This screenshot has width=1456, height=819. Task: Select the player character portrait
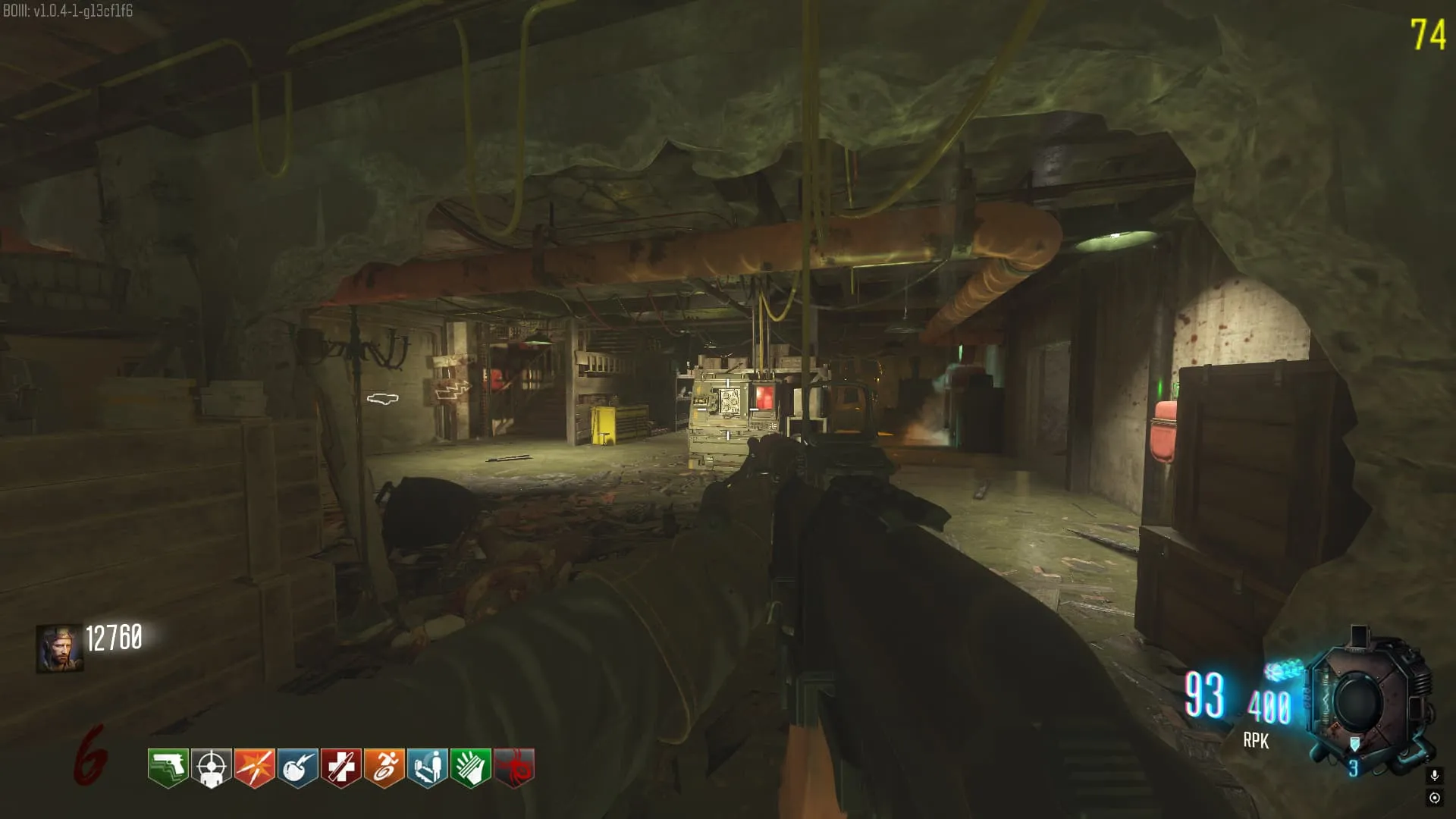(59, 649)
